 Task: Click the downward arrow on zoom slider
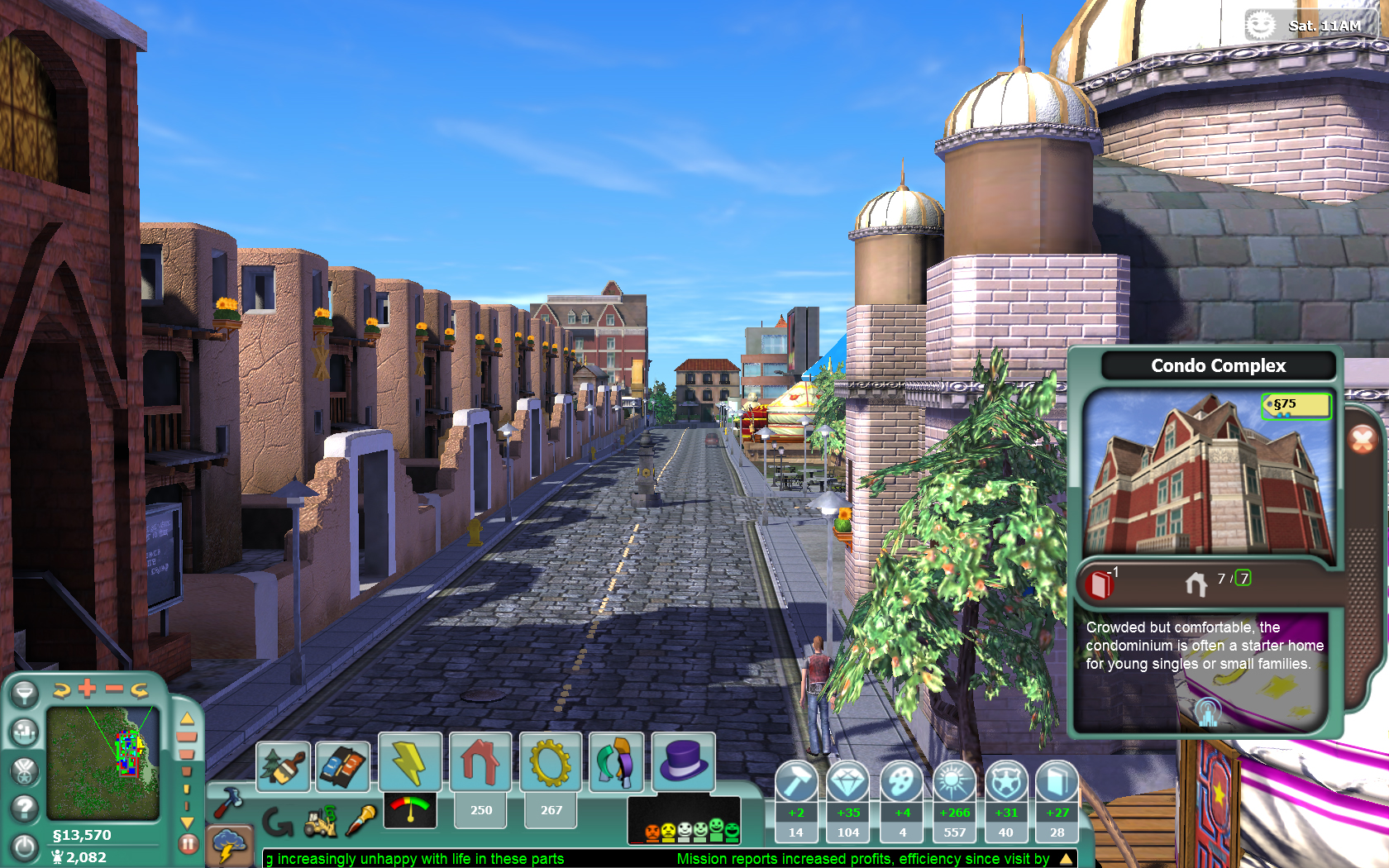[x=189, y=822]
